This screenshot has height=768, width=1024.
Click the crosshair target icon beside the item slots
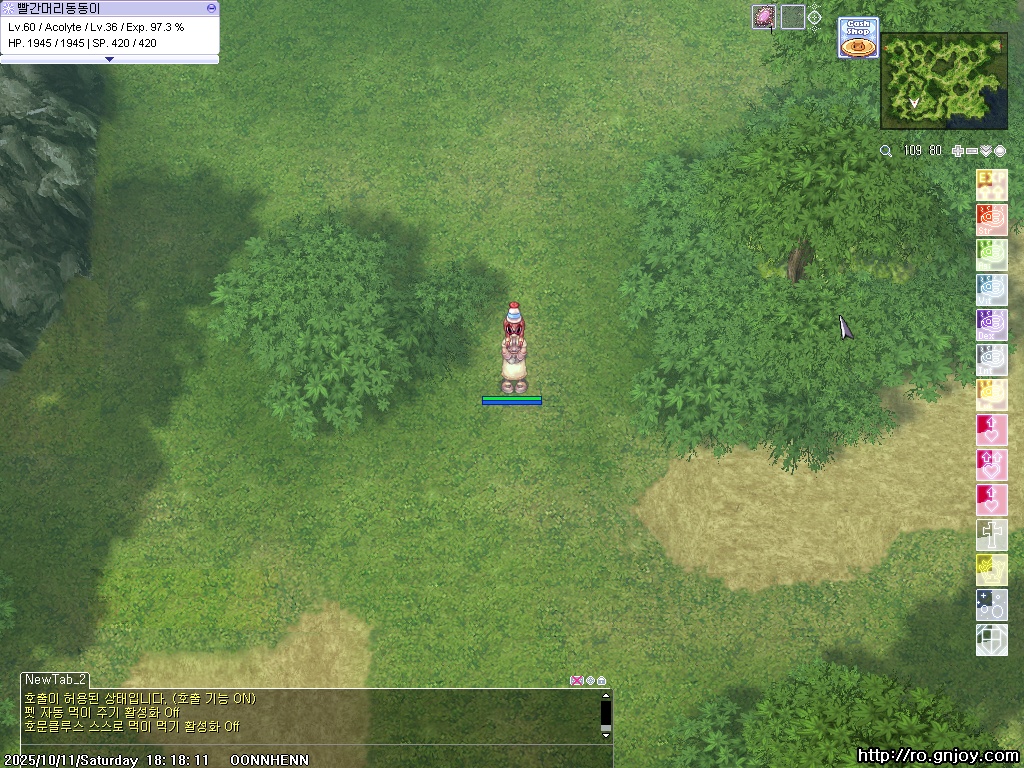click(815, 17)
